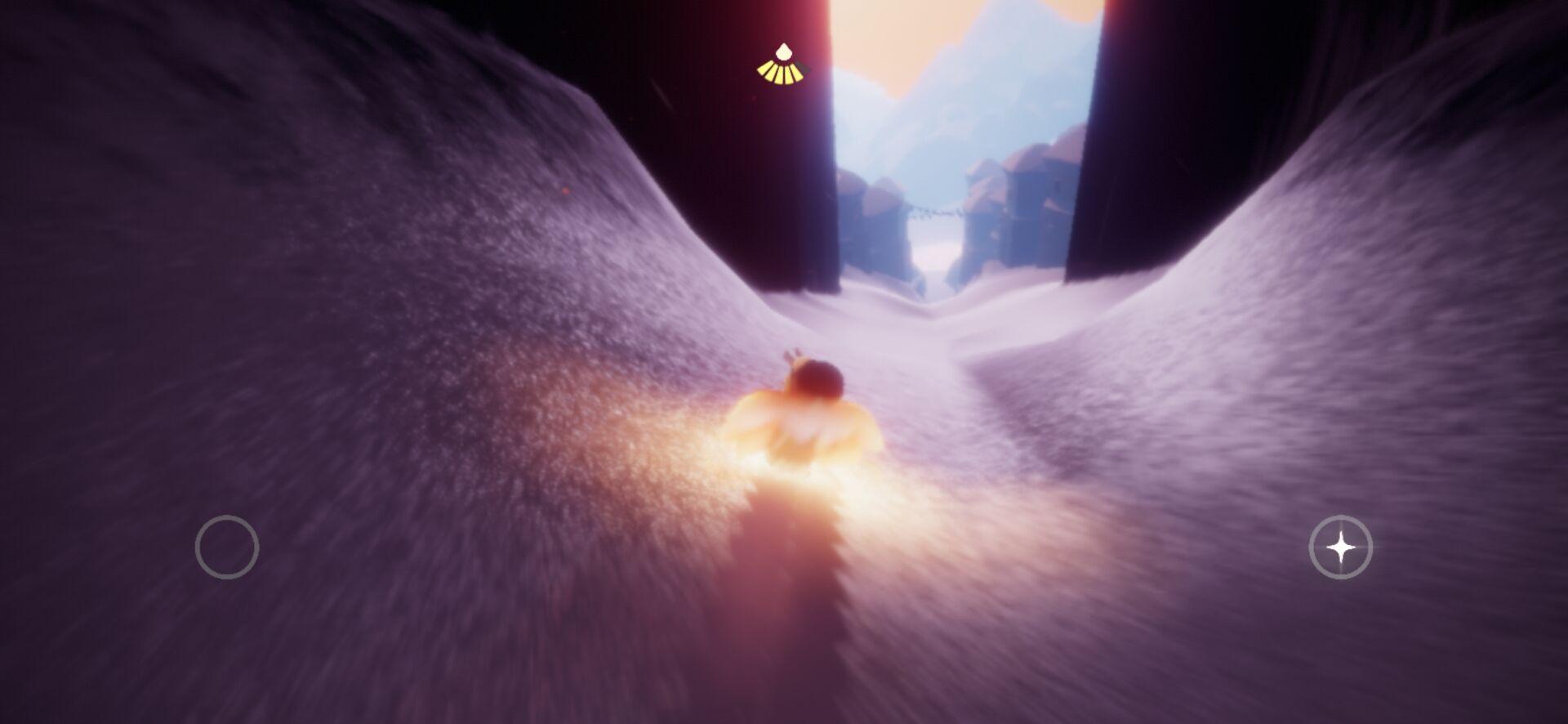Click the empty circle movement control
Viewport: 1568px width, 724px height.
[227, 547]
